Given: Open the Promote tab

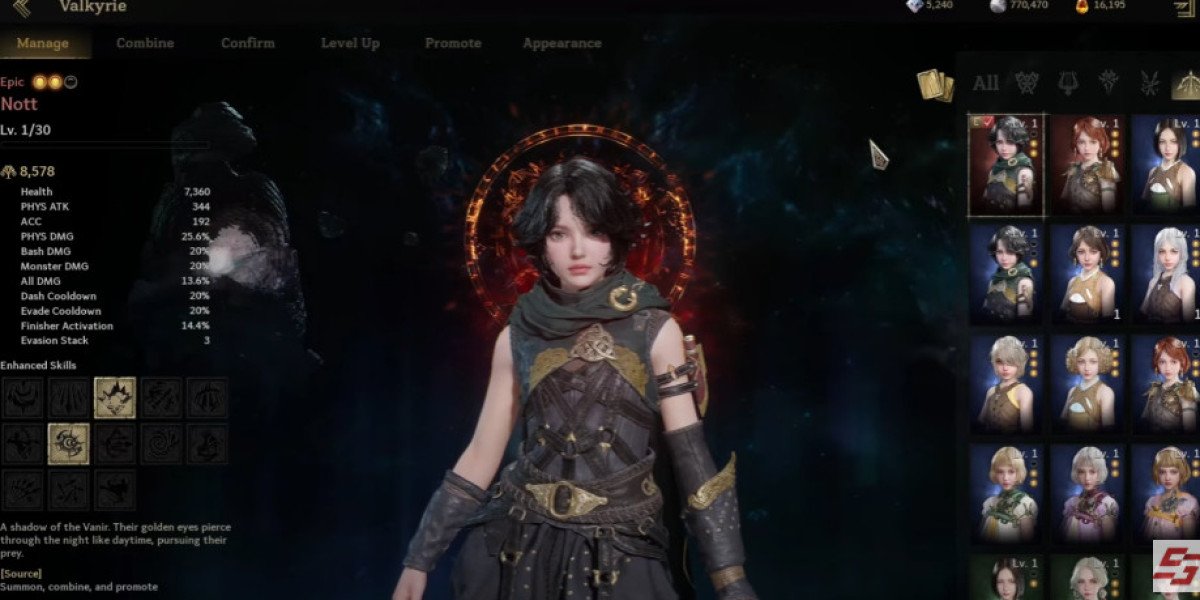Looking at the screenshot, I should (453, 43).
